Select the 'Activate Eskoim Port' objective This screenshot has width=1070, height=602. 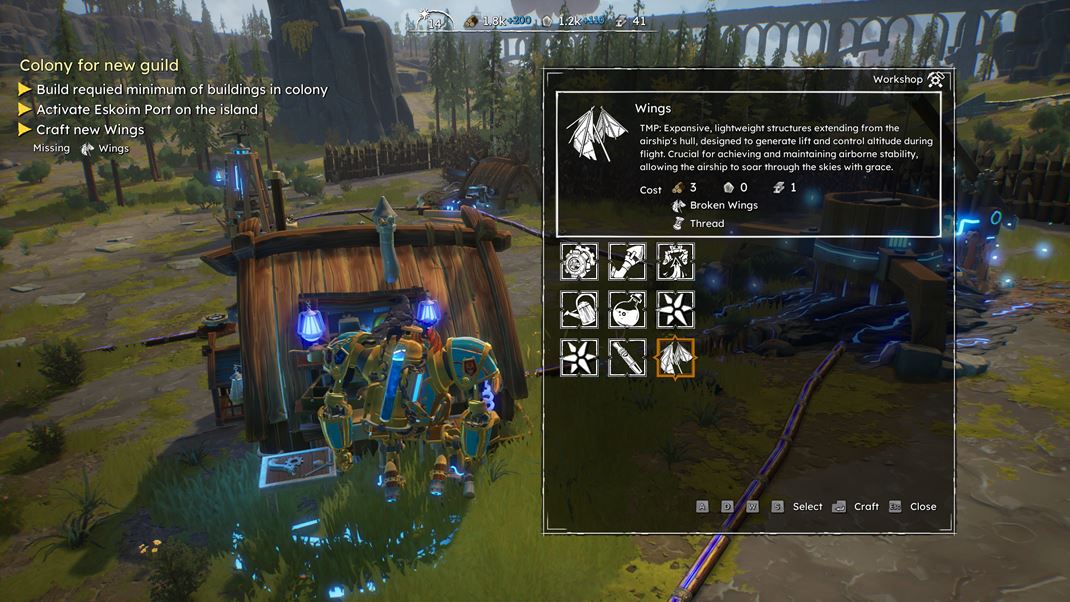tap(147, 110)
